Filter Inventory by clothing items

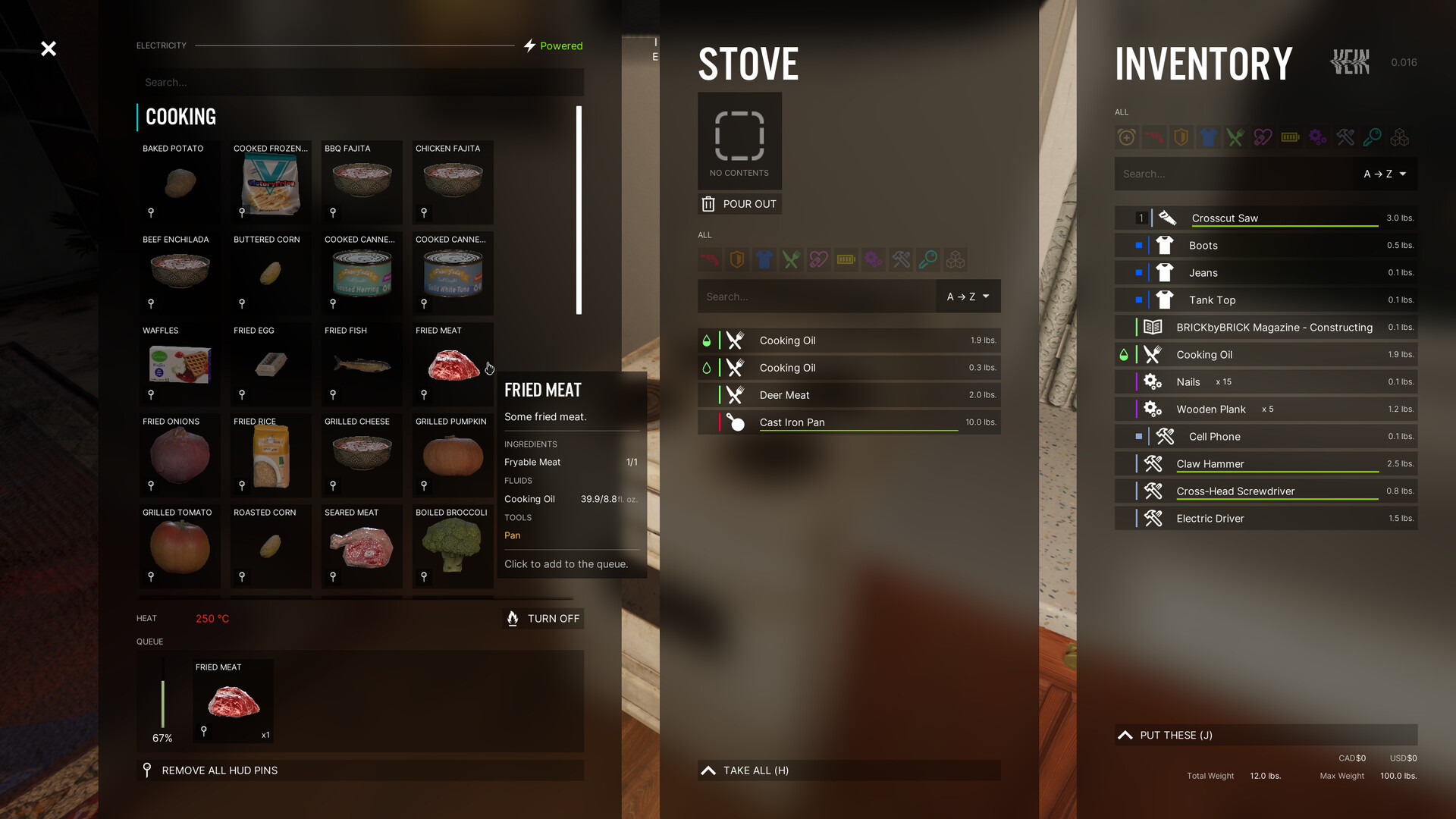[1208, 137]
